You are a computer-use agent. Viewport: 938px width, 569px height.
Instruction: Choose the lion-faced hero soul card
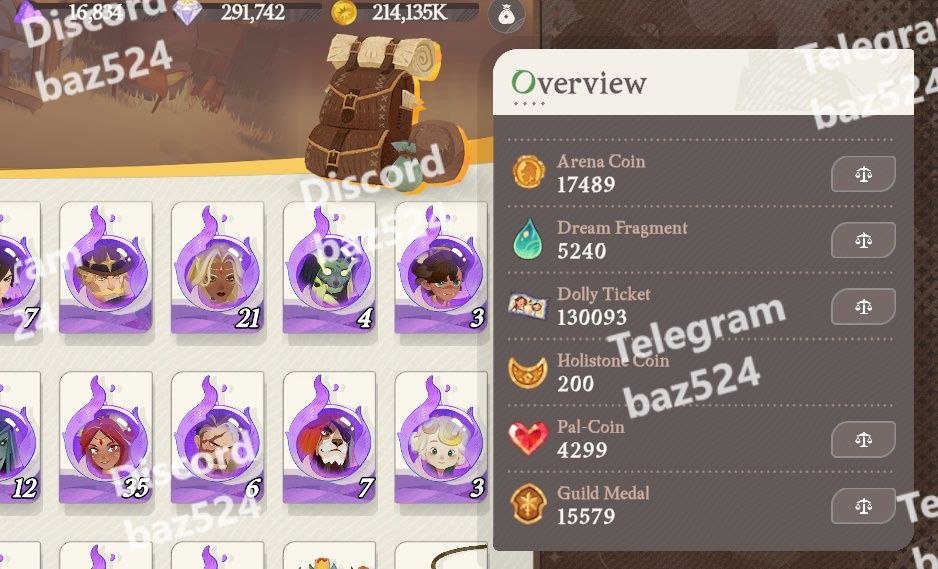point(330,436)
